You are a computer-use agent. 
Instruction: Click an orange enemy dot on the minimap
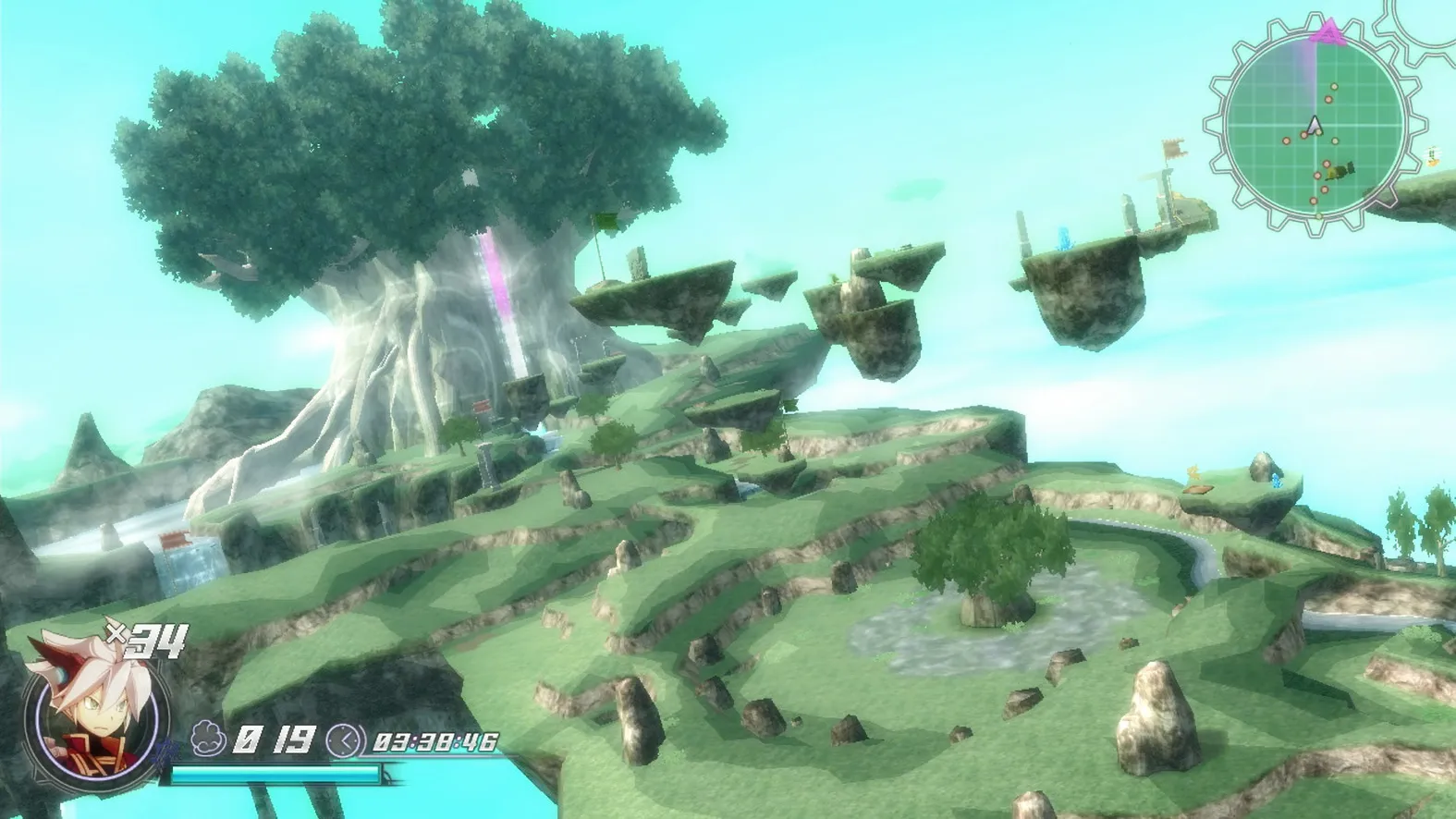click(1328, 99)
